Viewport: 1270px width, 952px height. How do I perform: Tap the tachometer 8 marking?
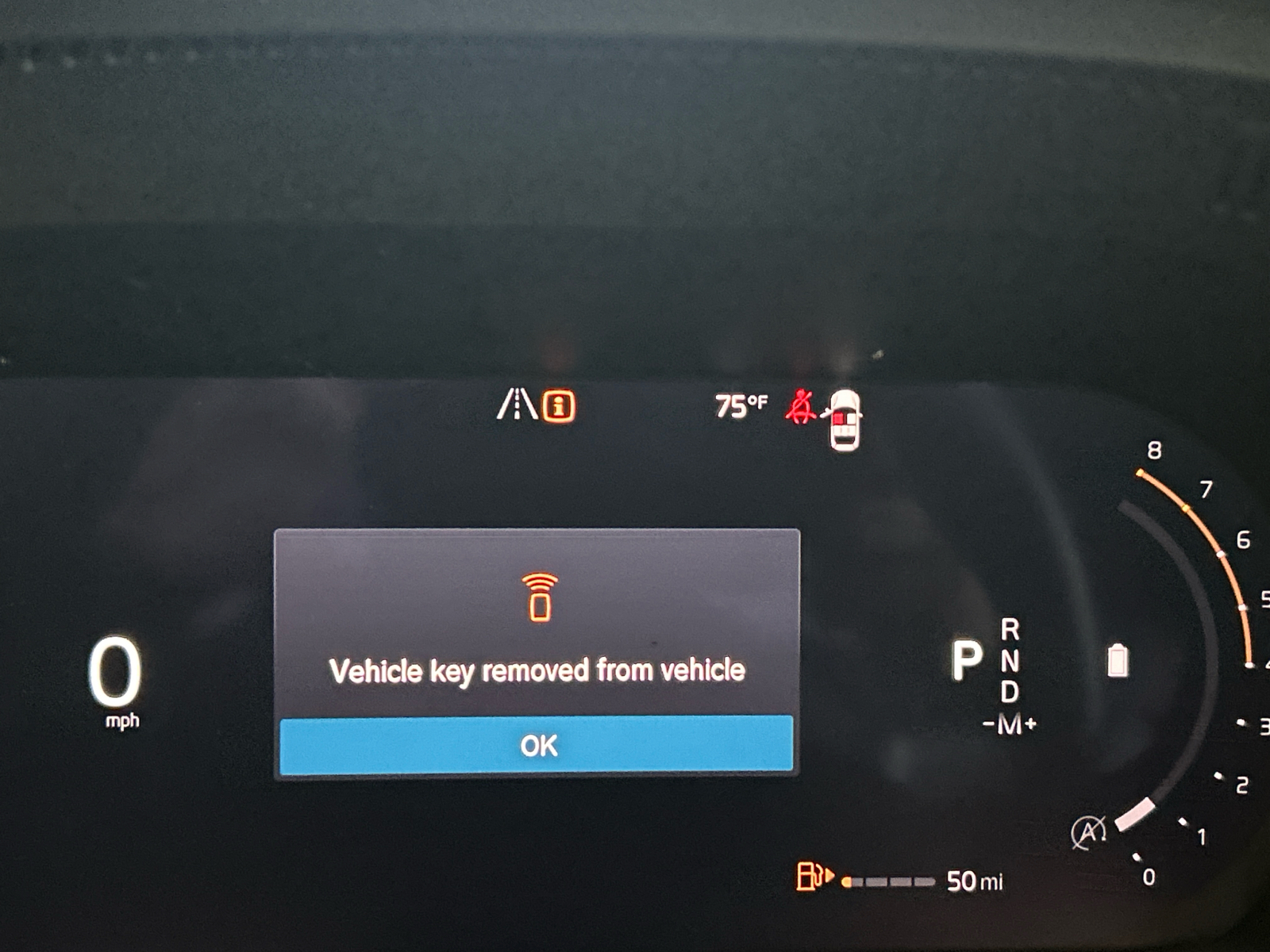click(x=1154, y=447)
